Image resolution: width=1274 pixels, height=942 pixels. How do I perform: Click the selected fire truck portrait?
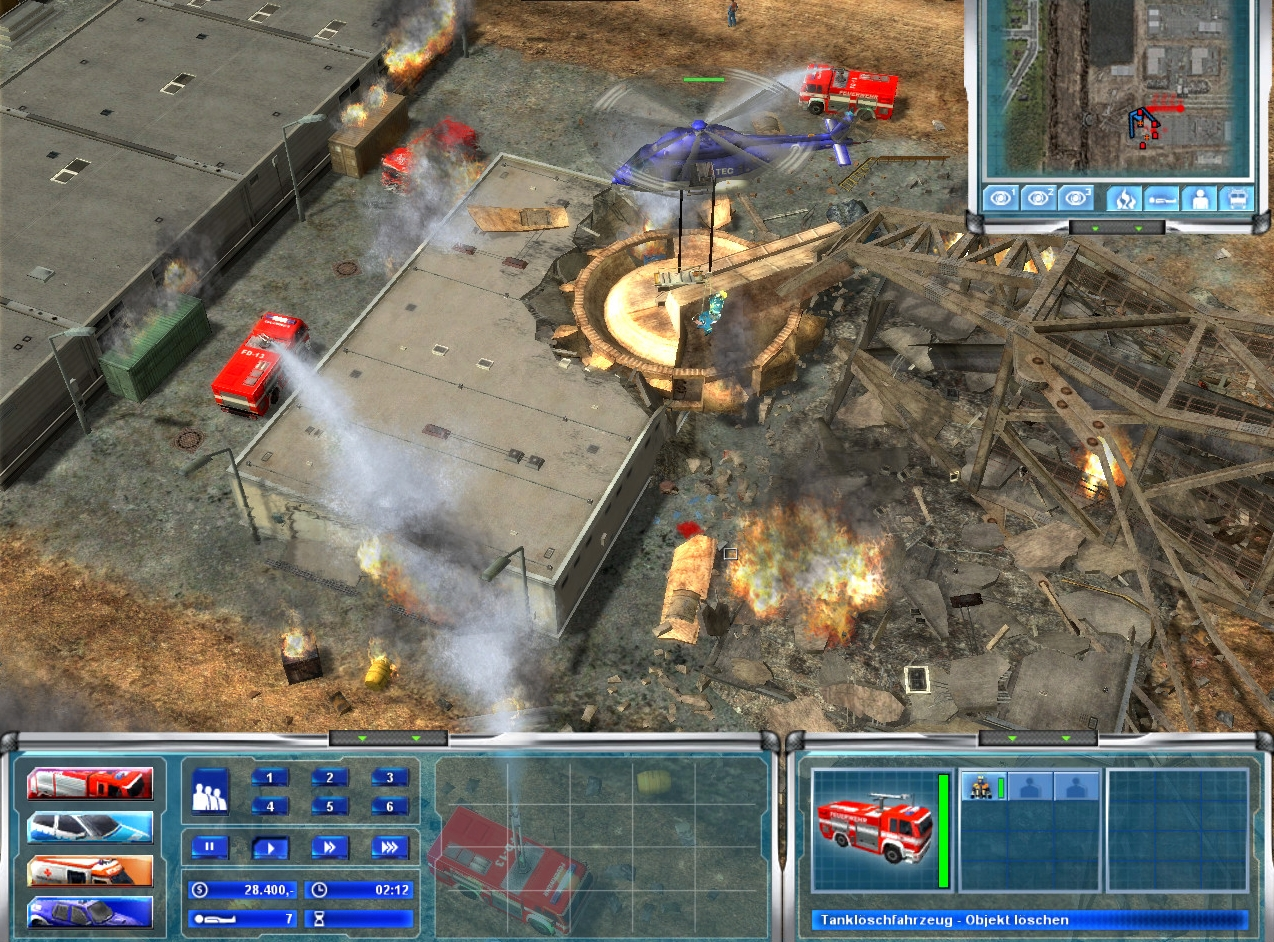(873, 829)
